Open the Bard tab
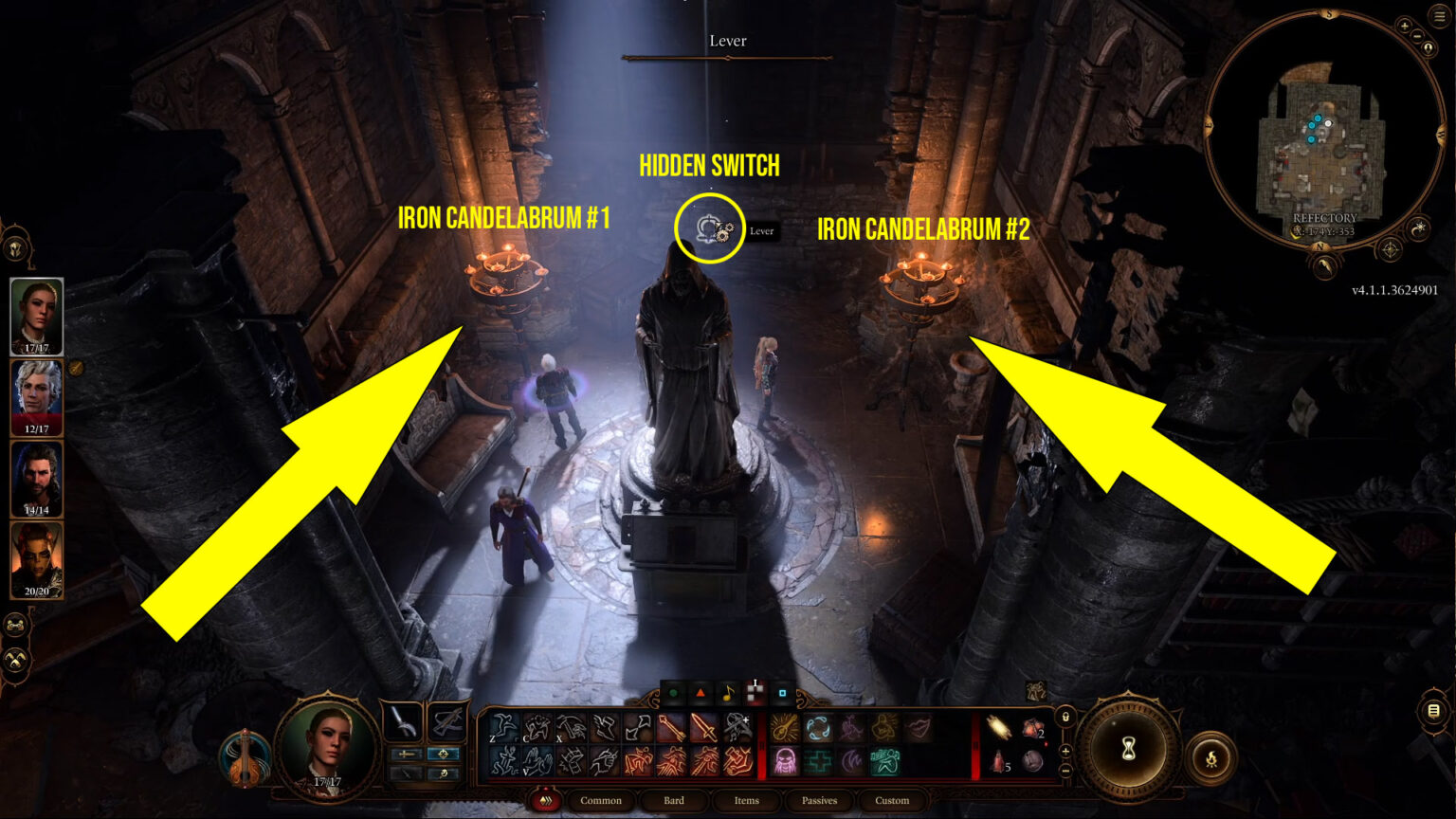The height and width of the screenshot is (819, 1456). 674,800
